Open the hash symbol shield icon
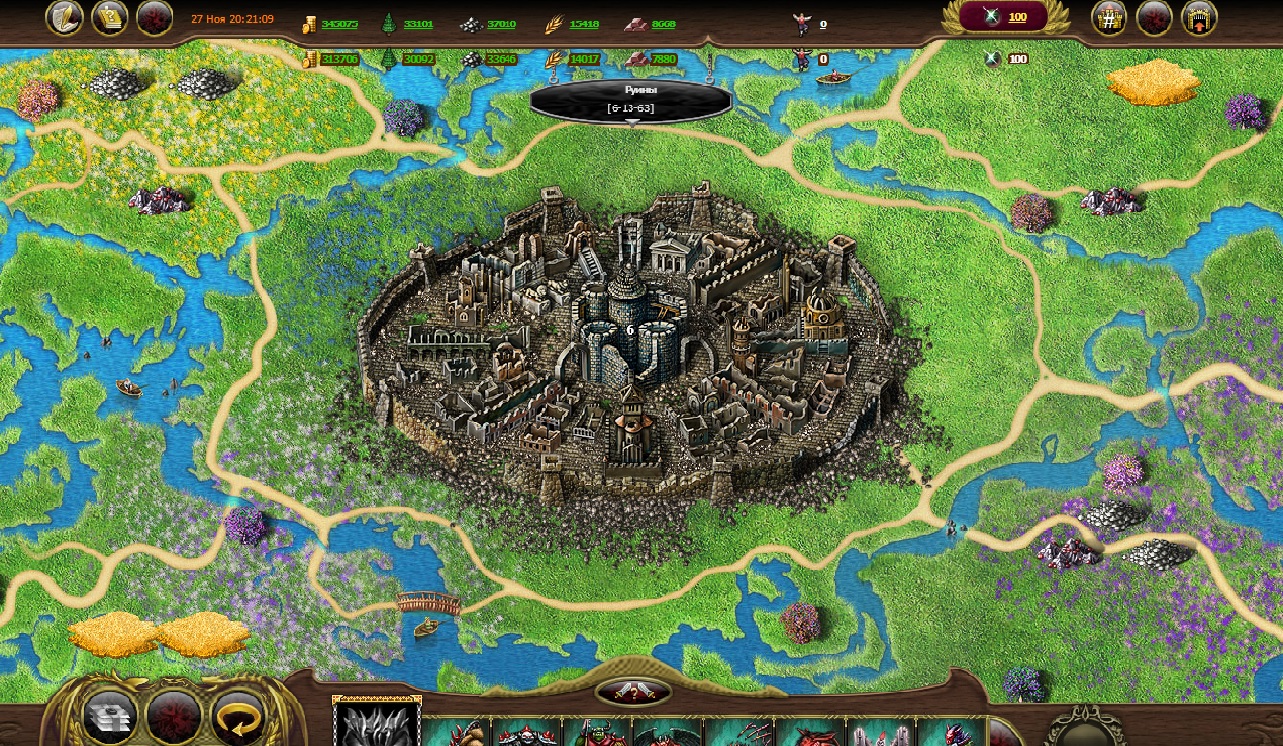 pyautogui.click(x=1109, y=18)
